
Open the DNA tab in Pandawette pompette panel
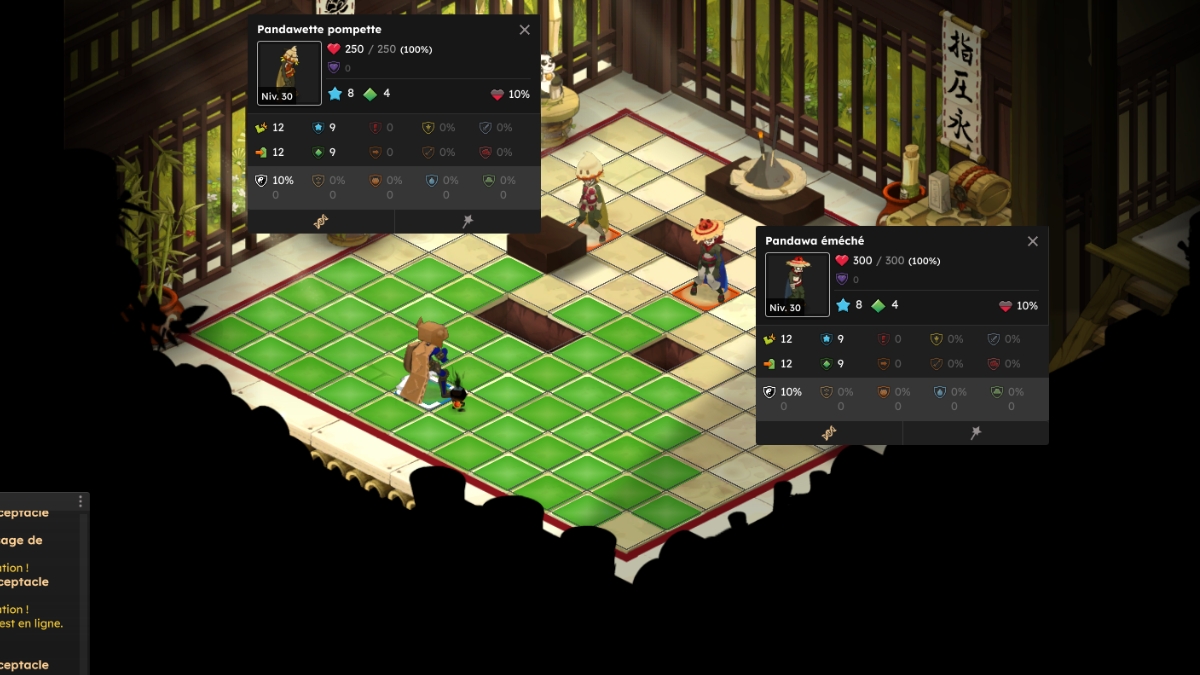click(321, 221)
